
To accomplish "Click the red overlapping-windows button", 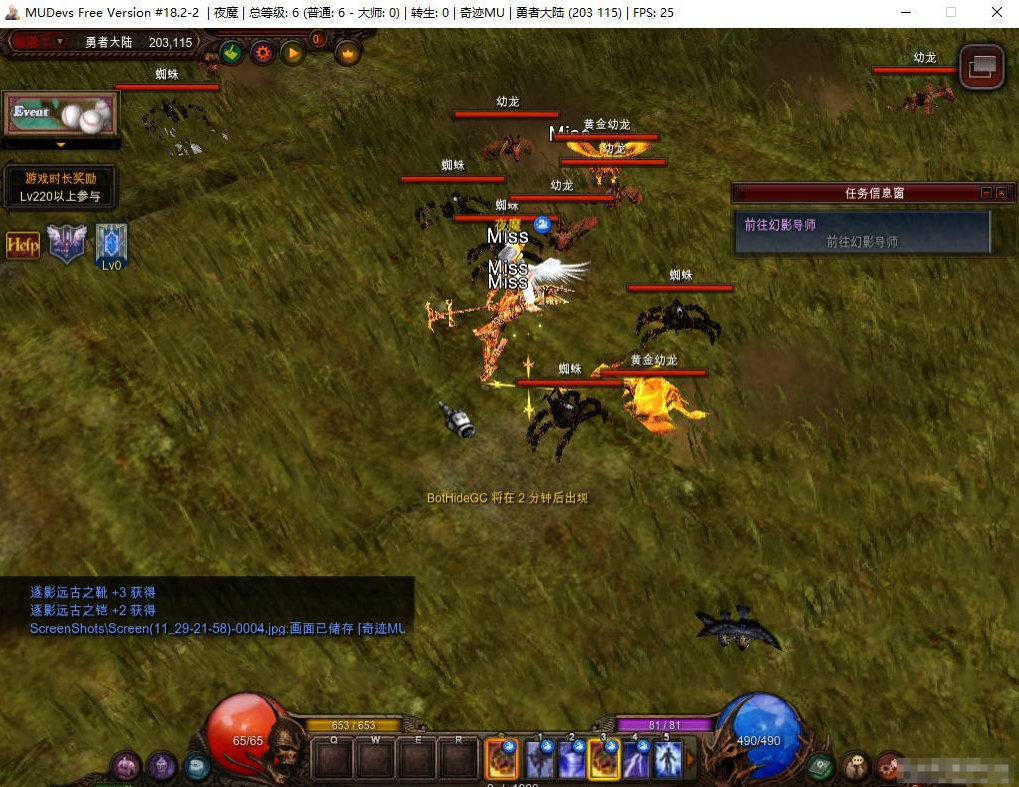I will (x=981, y=66).
